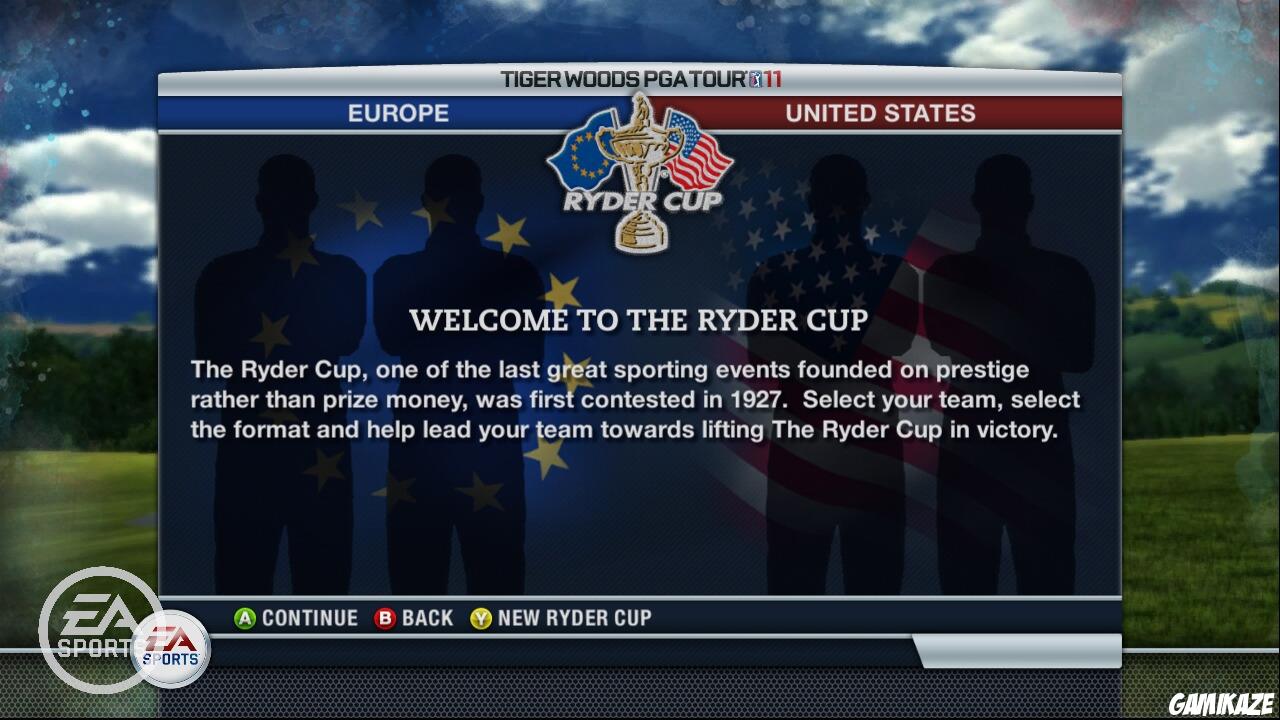The image size is (1280, 720).
Task: Click the New Ryder Cup label
Action: (x=575, y=618)
